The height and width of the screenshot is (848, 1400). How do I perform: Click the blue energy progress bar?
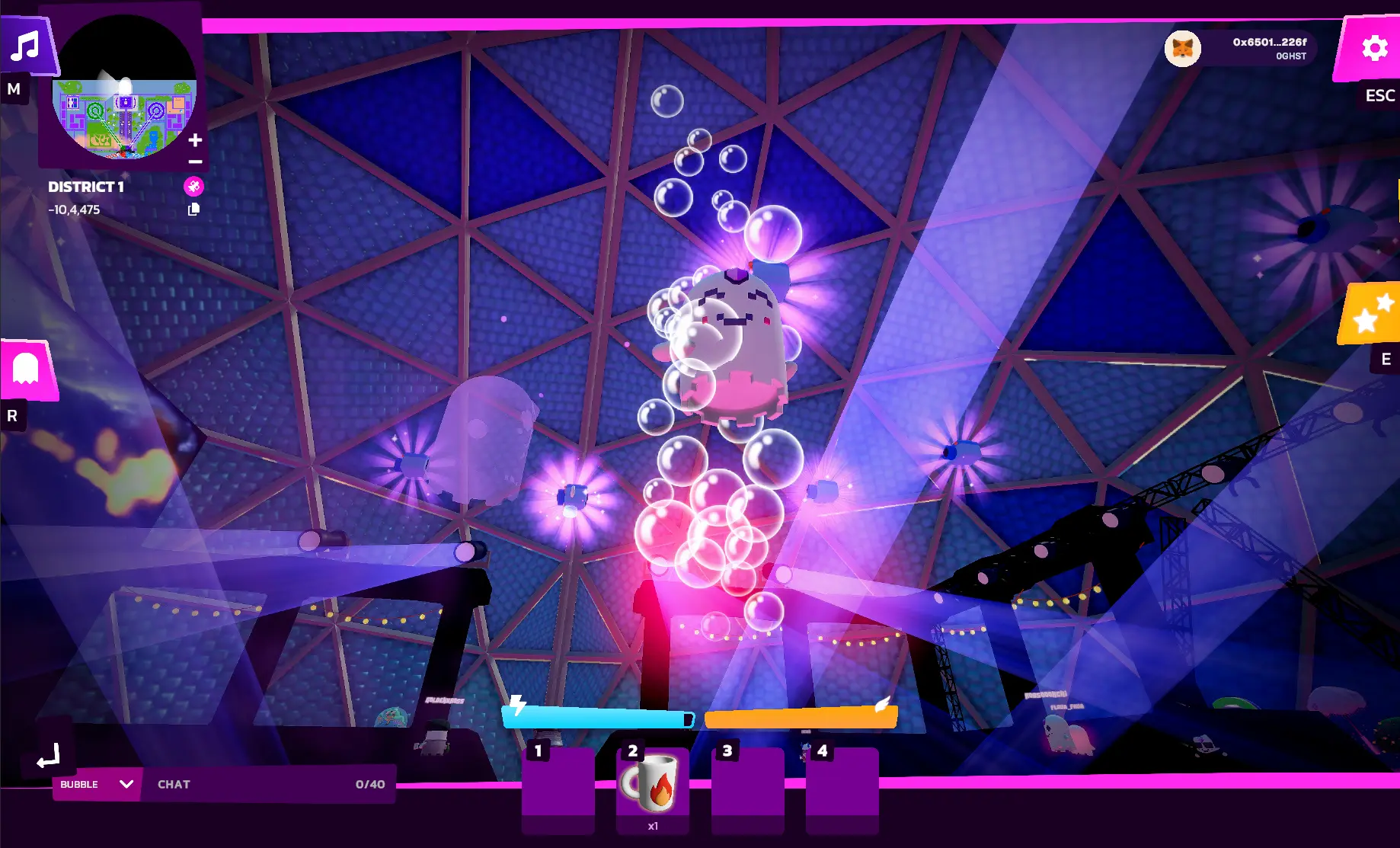click(598, 717)
